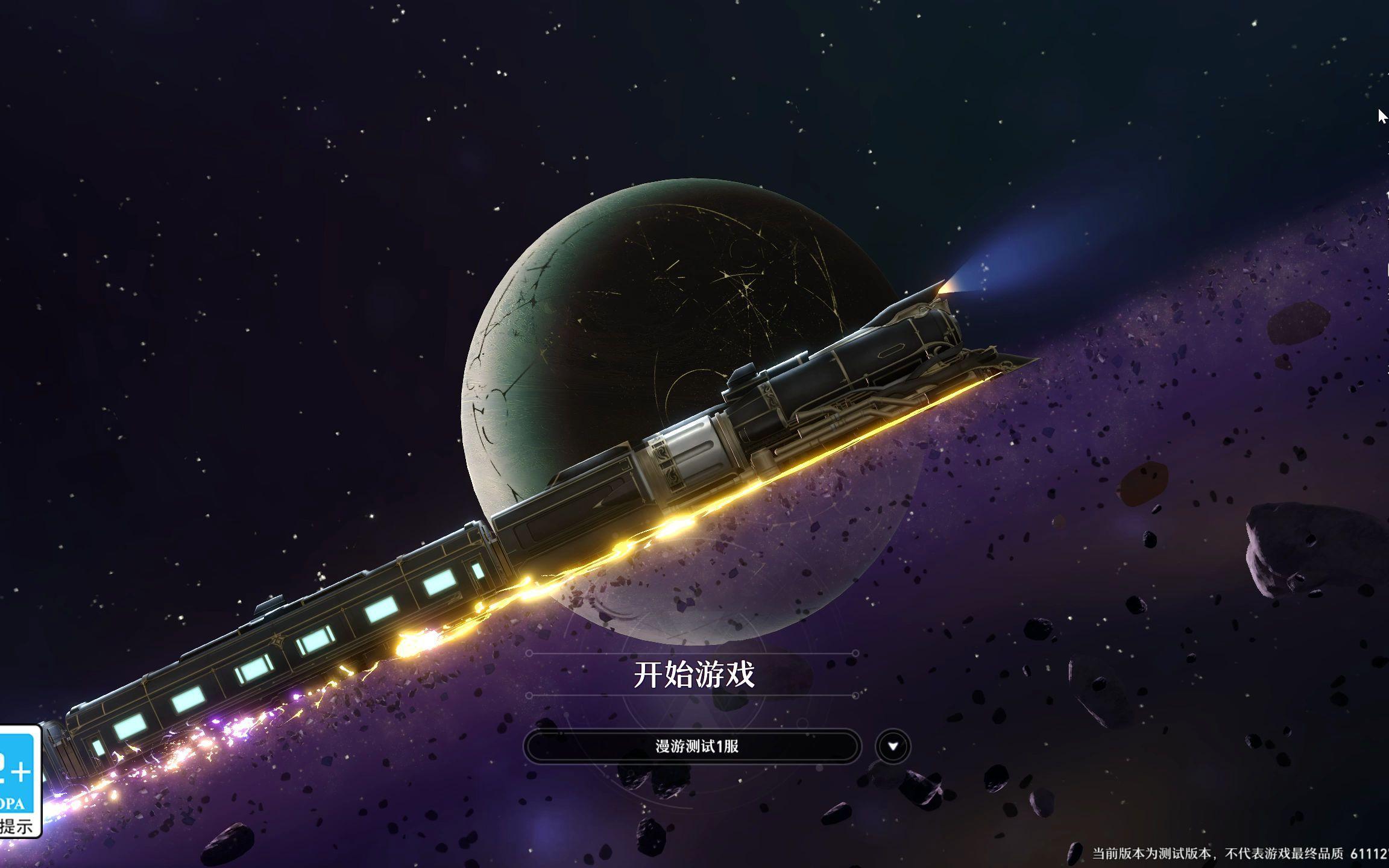Click the DPA lettering on the badge

coord(11,803)
